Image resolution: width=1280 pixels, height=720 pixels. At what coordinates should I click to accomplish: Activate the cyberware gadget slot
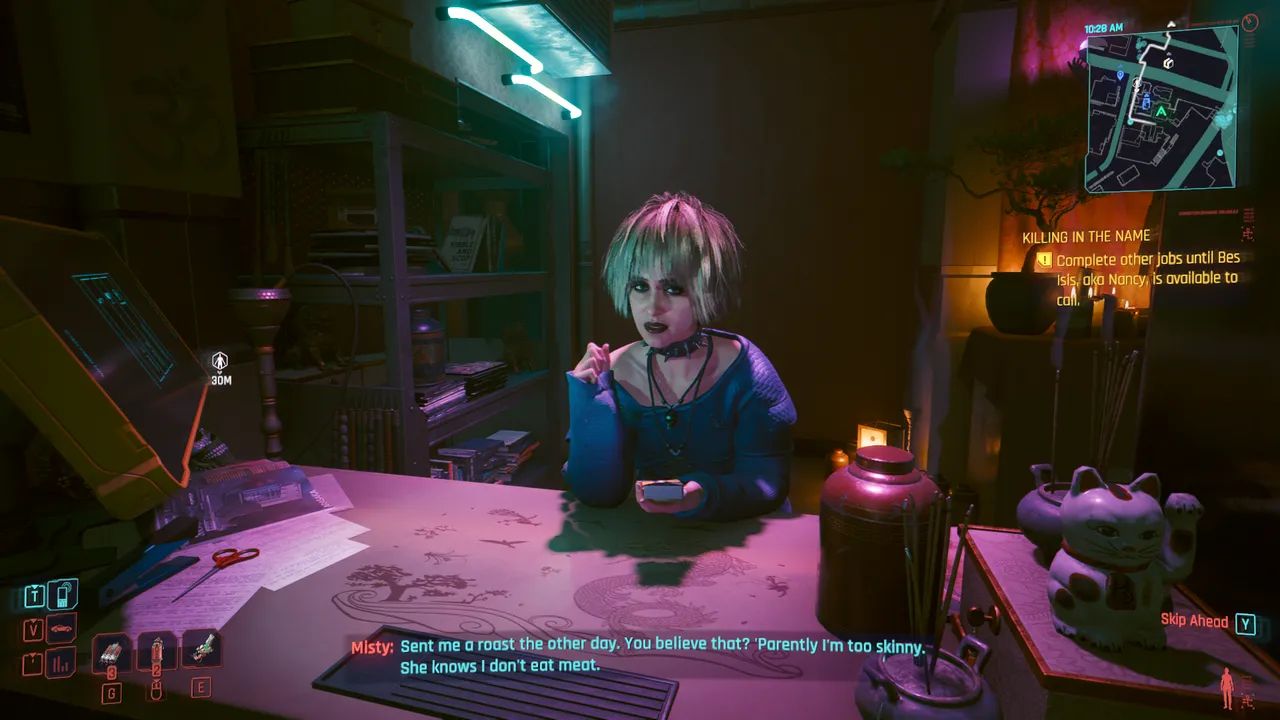pos(201,649)
